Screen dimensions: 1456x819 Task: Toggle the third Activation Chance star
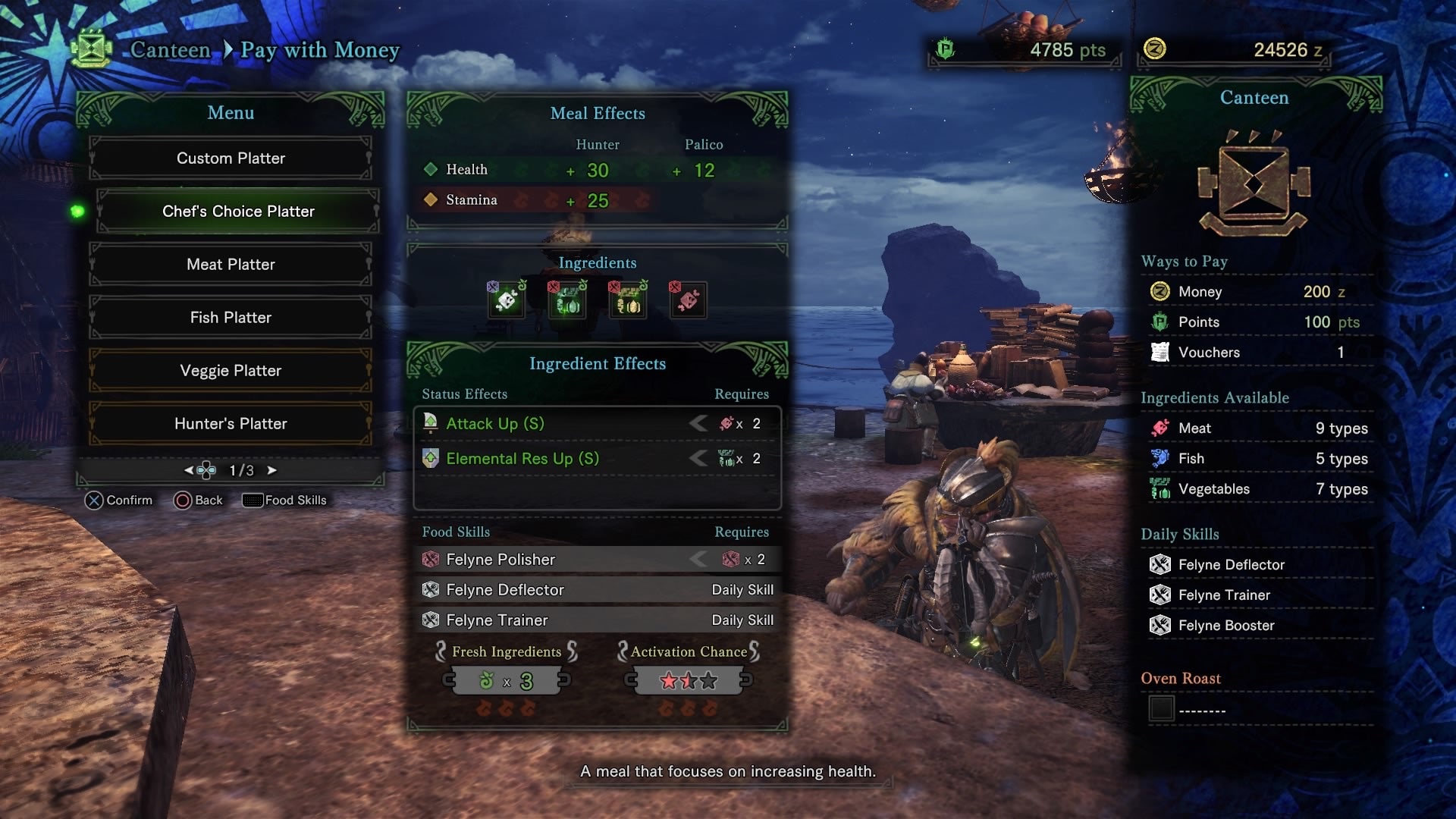709,680
